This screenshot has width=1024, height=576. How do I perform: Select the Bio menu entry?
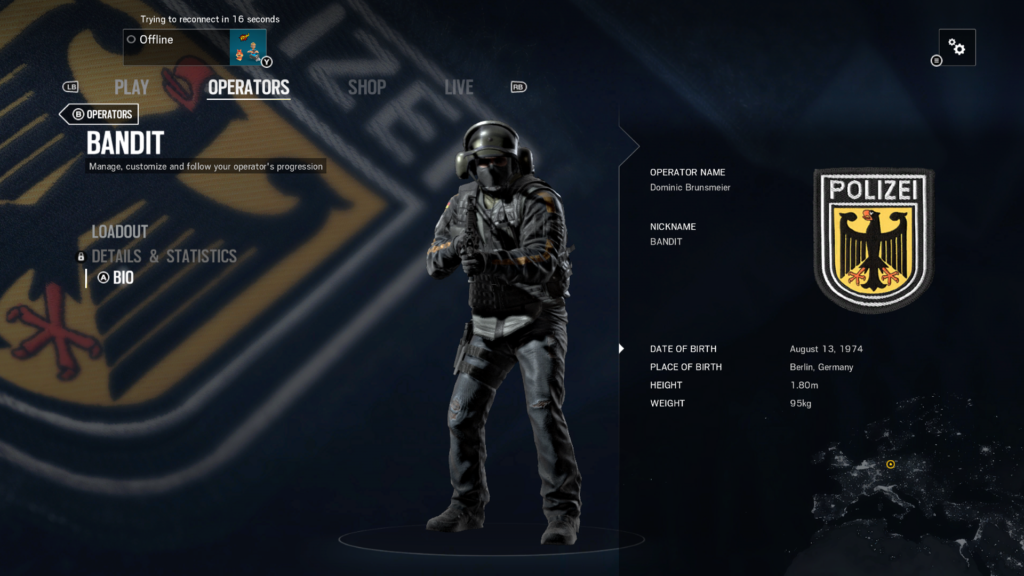[122, 278]
